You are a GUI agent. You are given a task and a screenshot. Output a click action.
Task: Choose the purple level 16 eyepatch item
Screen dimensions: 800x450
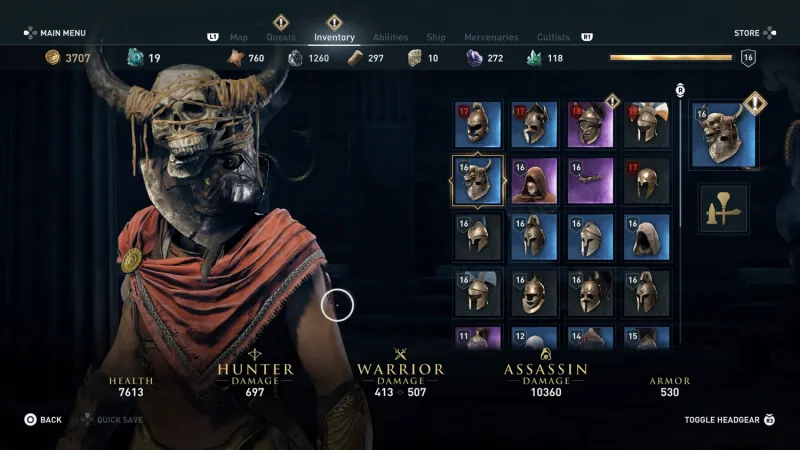coord(589,180)
